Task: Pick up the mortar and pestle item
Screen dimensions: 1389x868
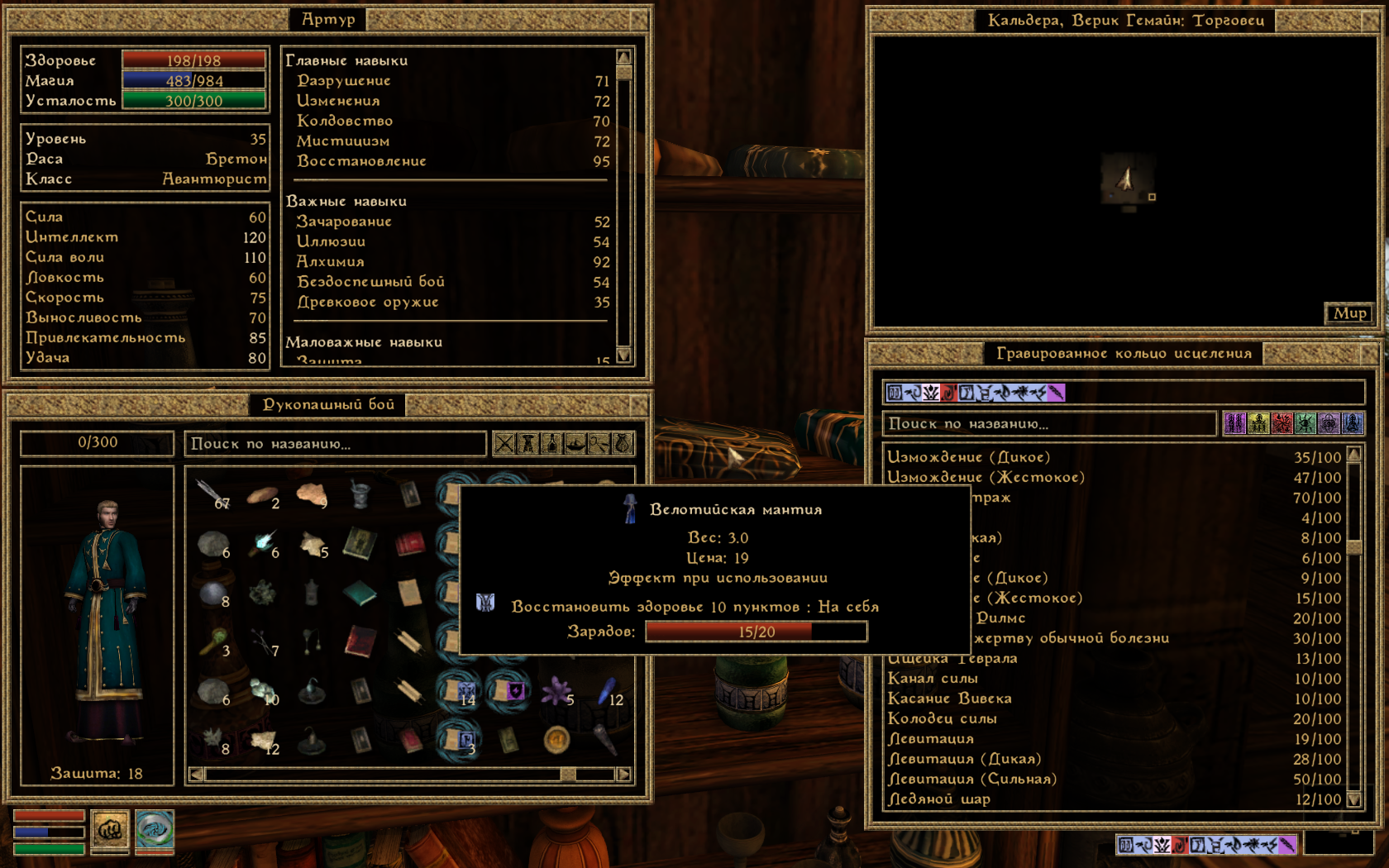Action: (360, 494)
